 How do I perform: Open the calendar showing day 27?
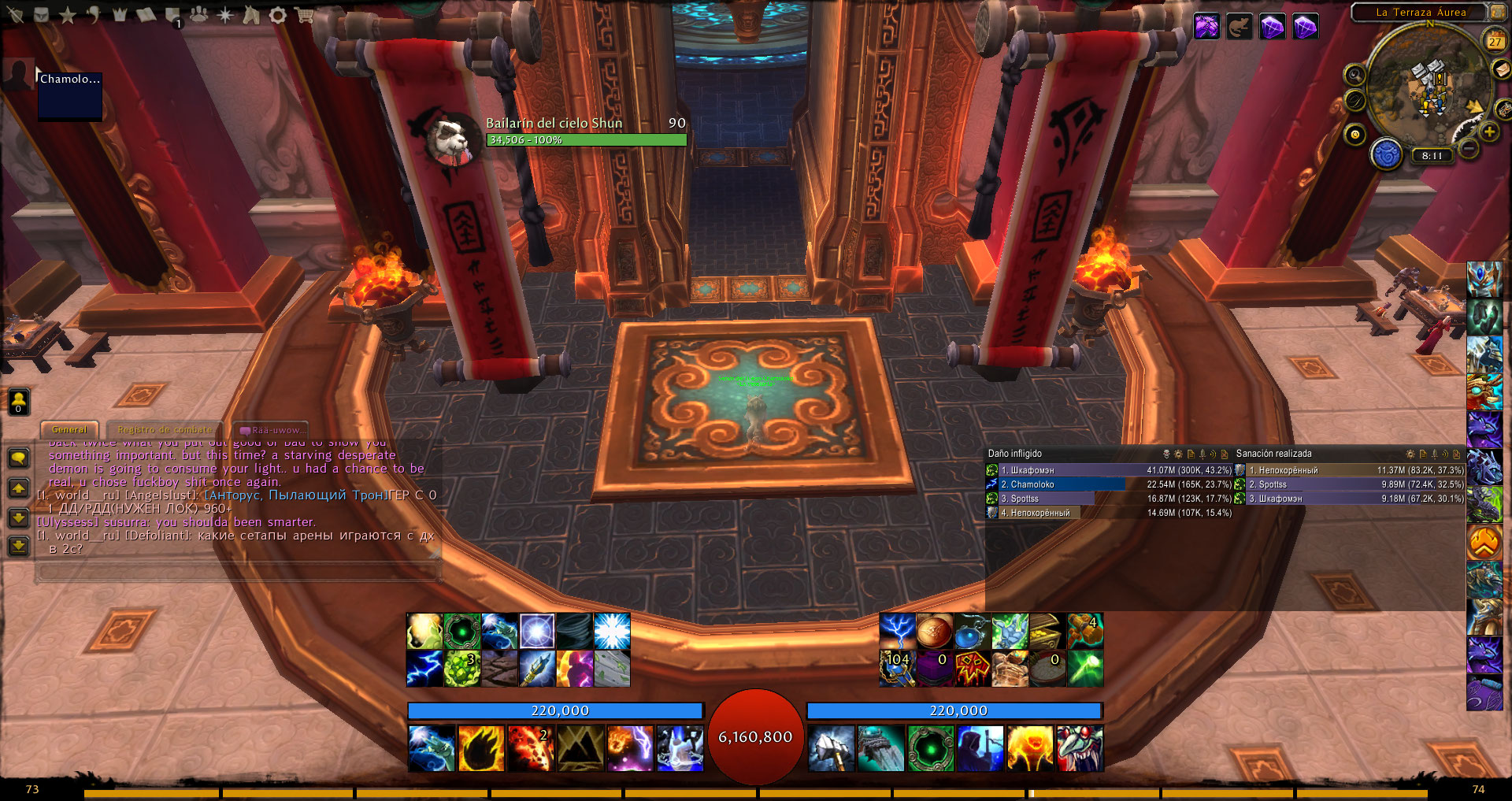pos(1495,41)
